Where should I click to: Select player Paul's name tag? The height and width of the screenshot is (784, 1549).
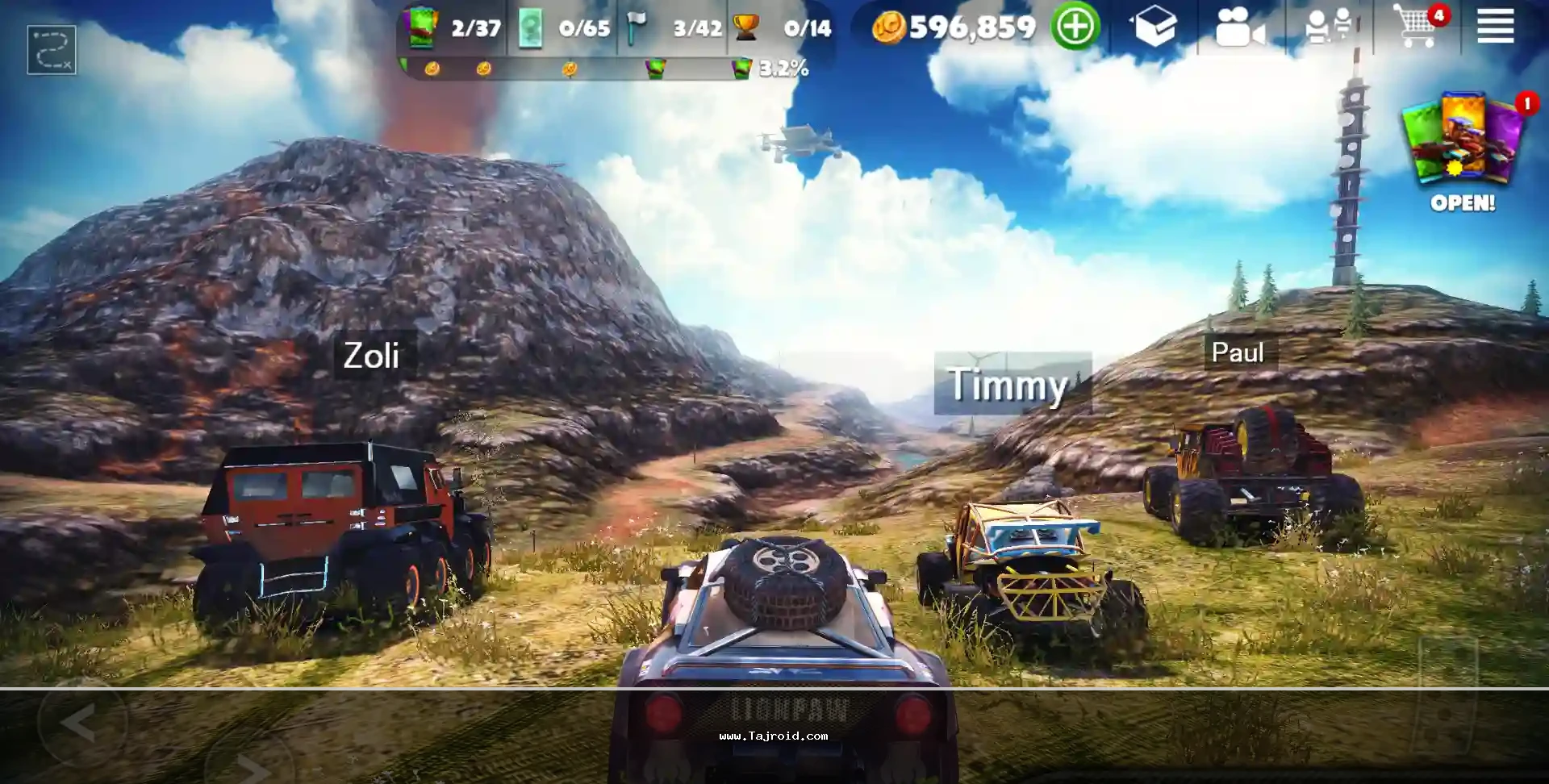click(1238, 352)
